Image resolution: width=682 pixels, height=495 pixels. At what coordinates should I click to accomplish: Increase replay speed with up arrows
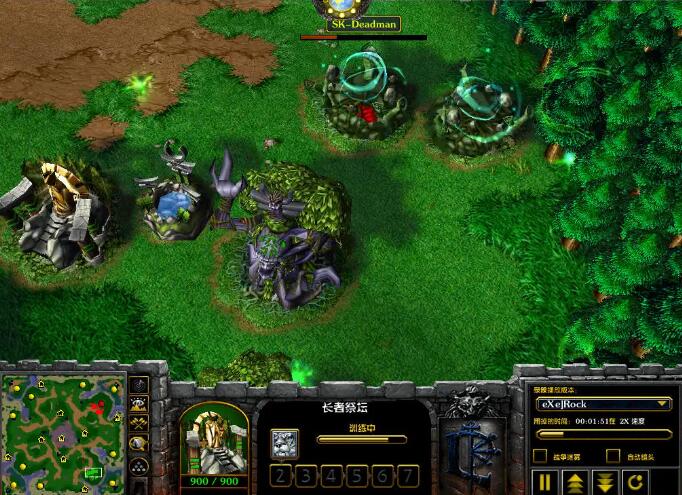tap(575, 481)
